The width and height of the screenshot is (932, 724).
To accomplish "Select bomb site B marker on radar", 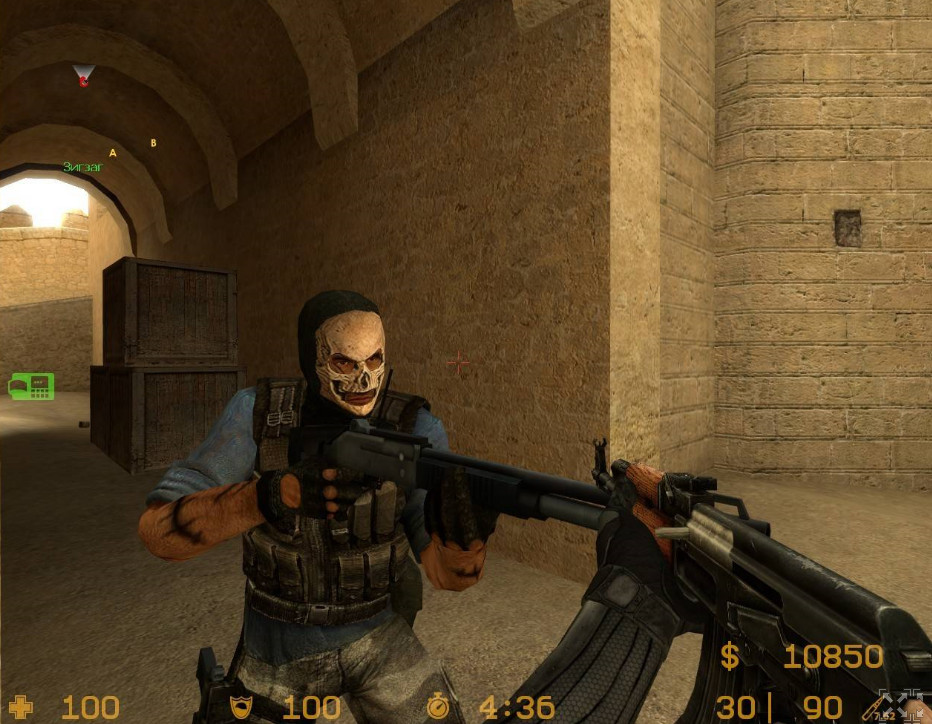I will [x=153, y=143].
